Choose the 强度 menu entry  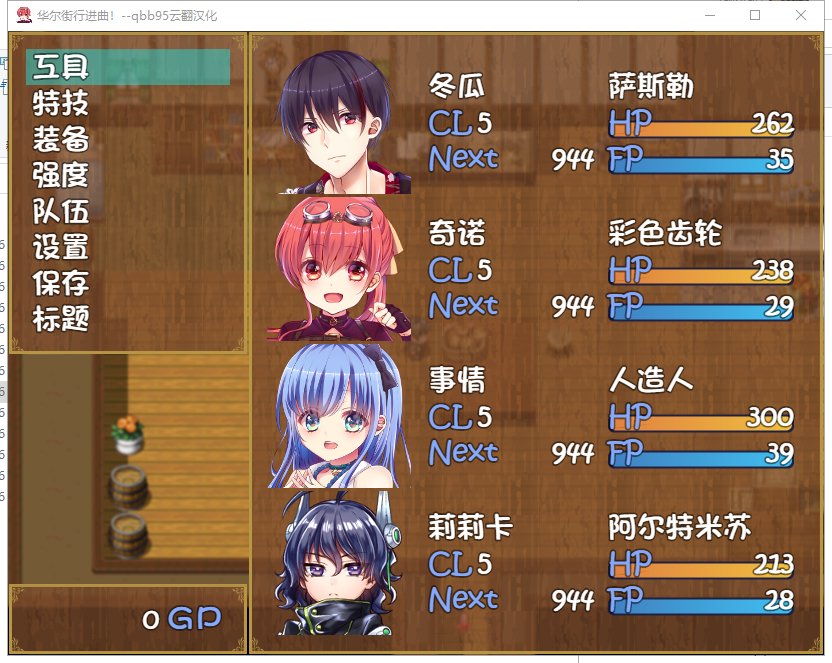(x=62, y=175)
